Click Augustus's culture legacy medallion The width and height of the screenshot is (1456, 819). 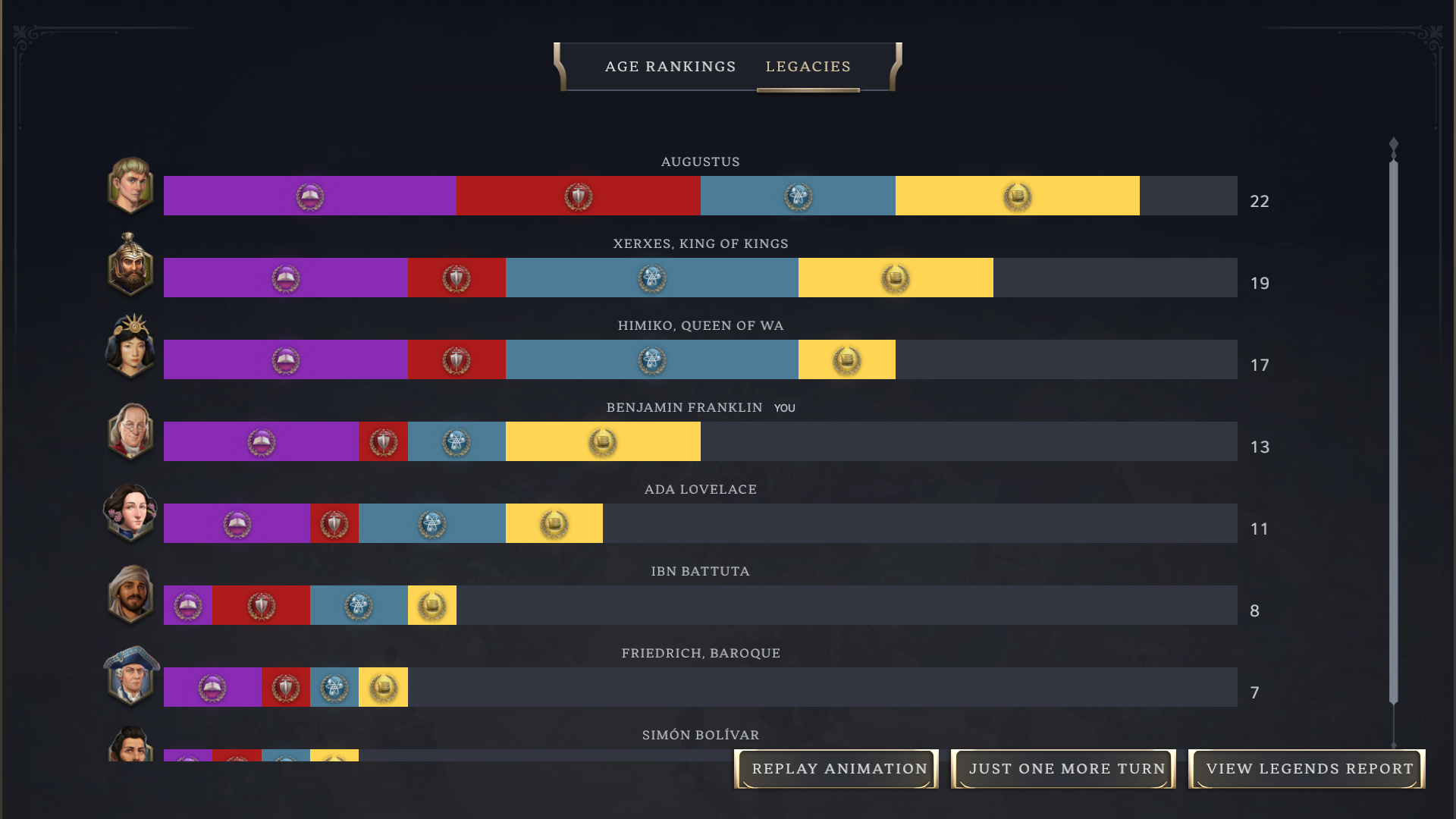(309, 196)
